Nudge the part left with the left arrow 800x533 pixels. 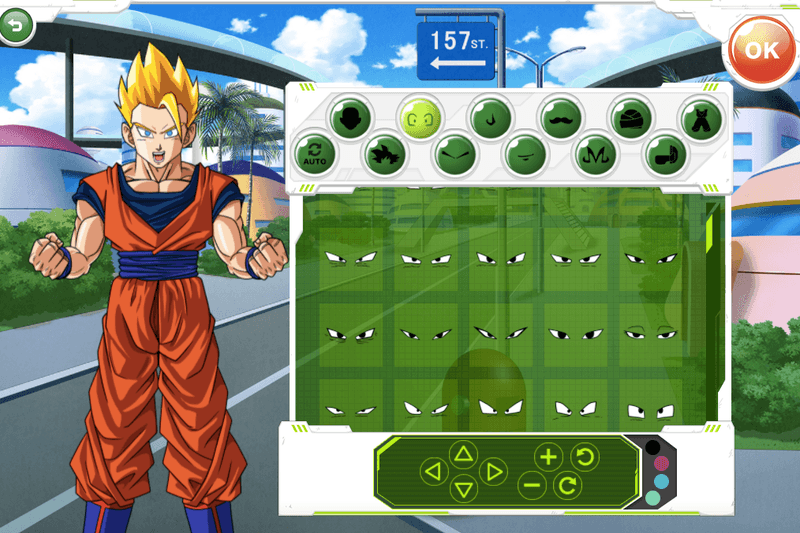coord(432,470)
